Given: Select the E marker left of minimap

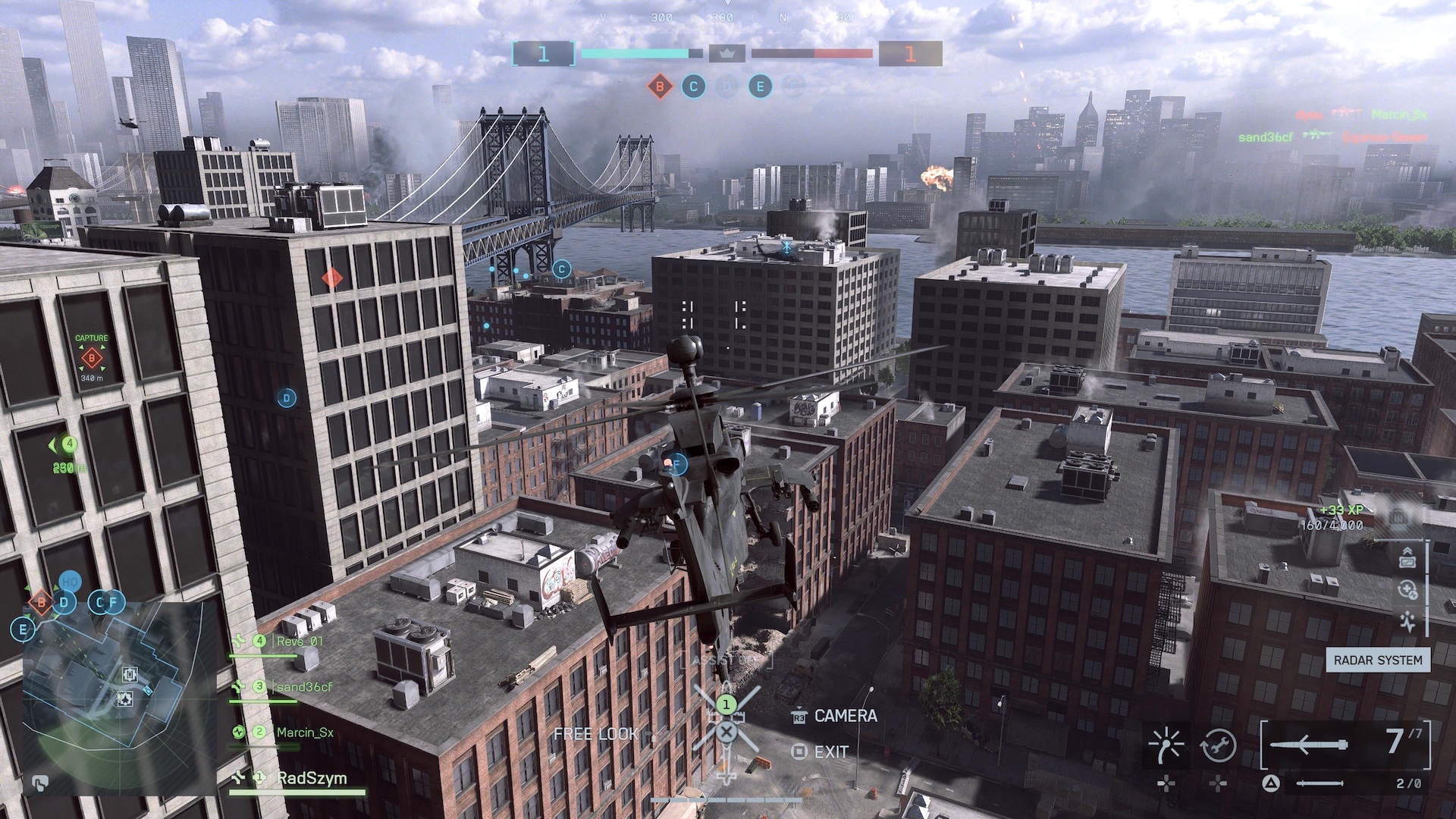Looking at the screenshot, I should pyautogui.click(x=23, y=629).
